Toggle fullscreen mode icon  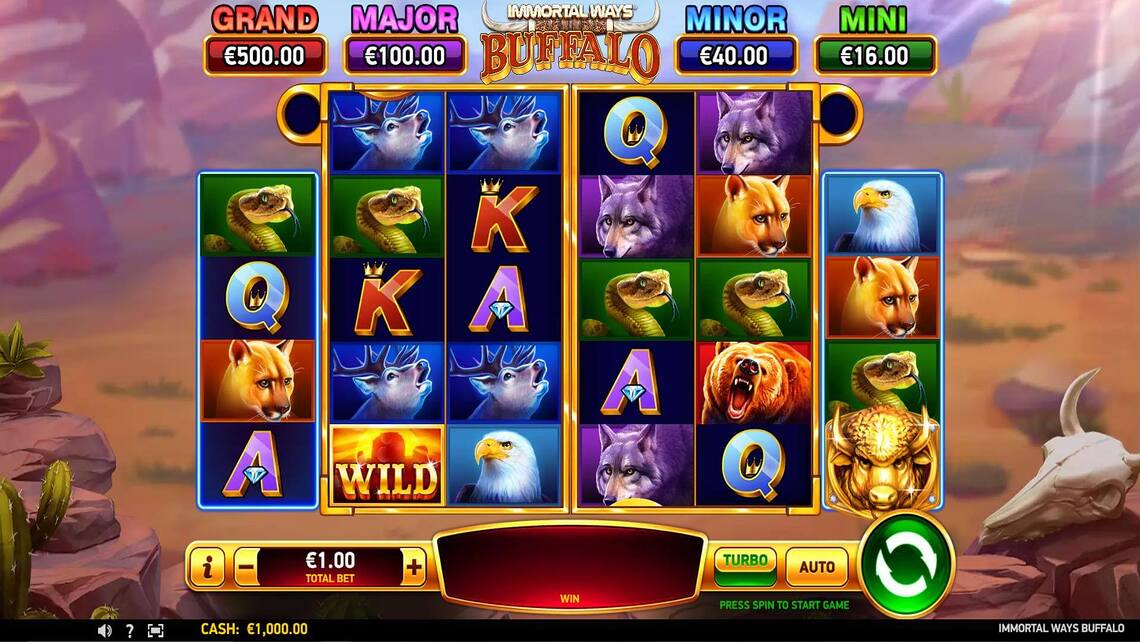[x=156, y=631]
